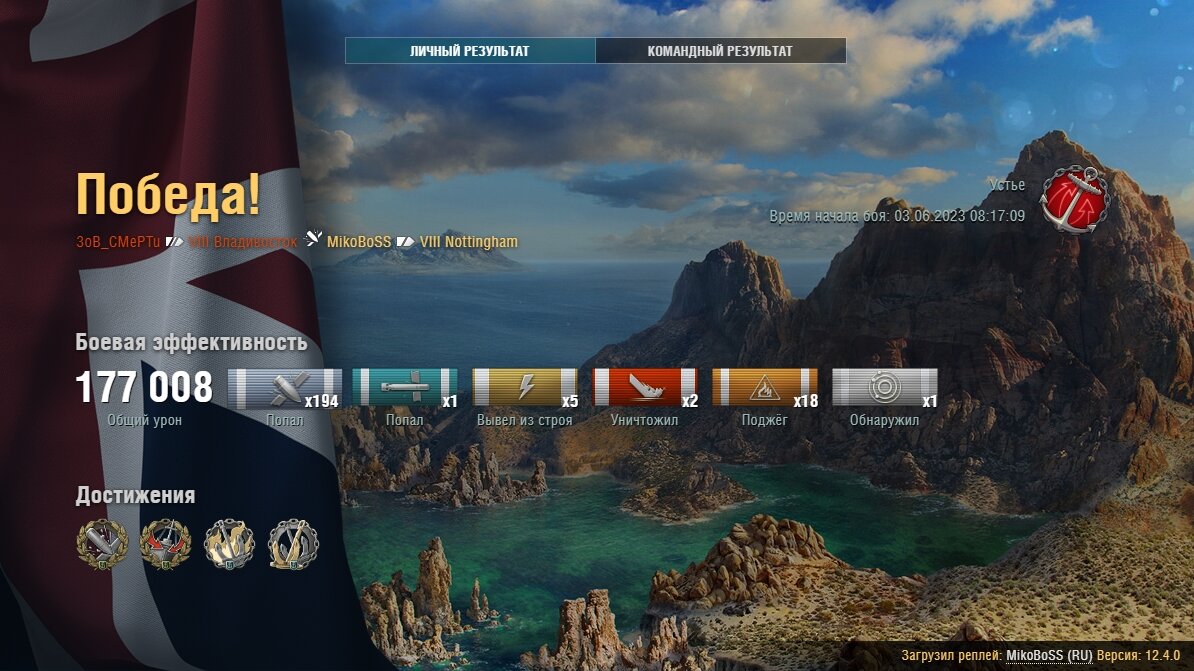View the shell-in-laurel-wreath achievement medal
This screenshot has width=1194, height=671.
click(102, 543)
